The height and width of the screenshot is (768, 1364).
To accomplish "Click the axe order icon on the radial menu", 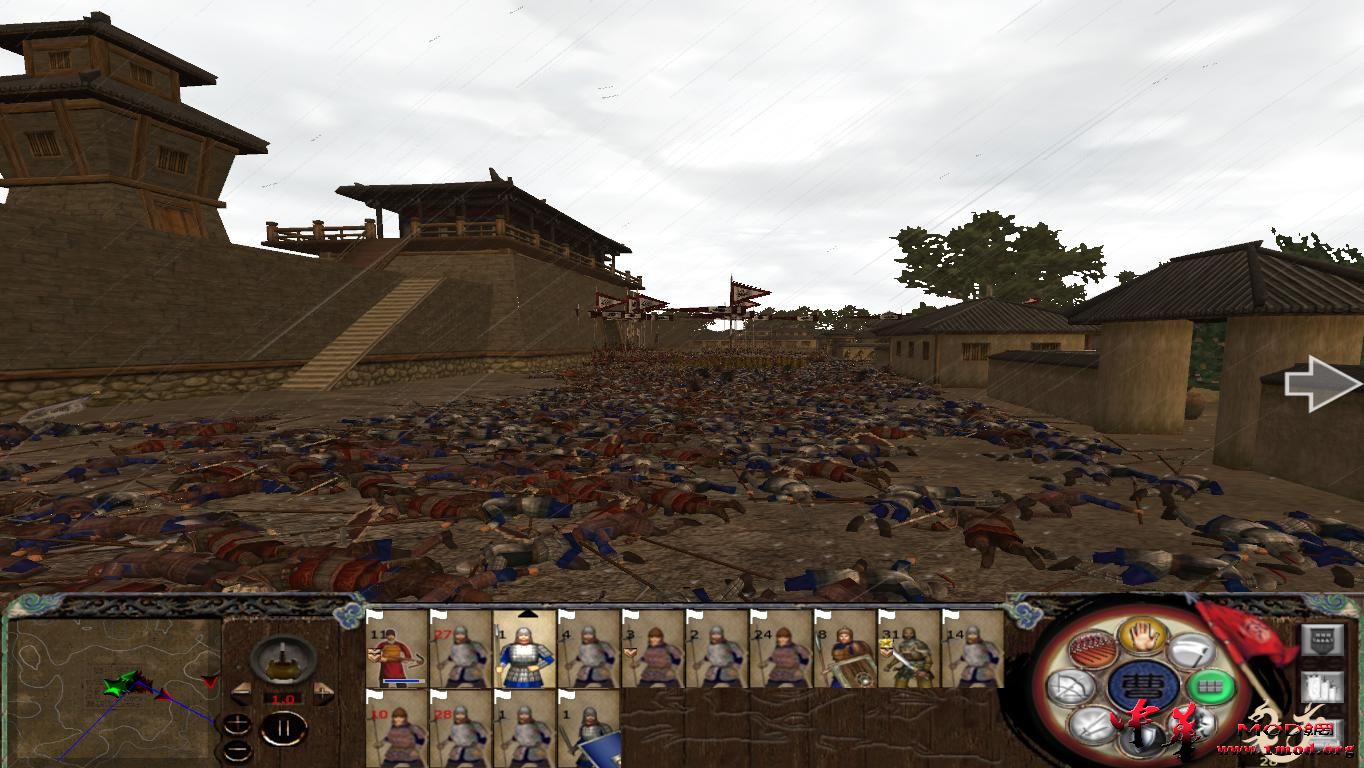I will coord(1191,651).
